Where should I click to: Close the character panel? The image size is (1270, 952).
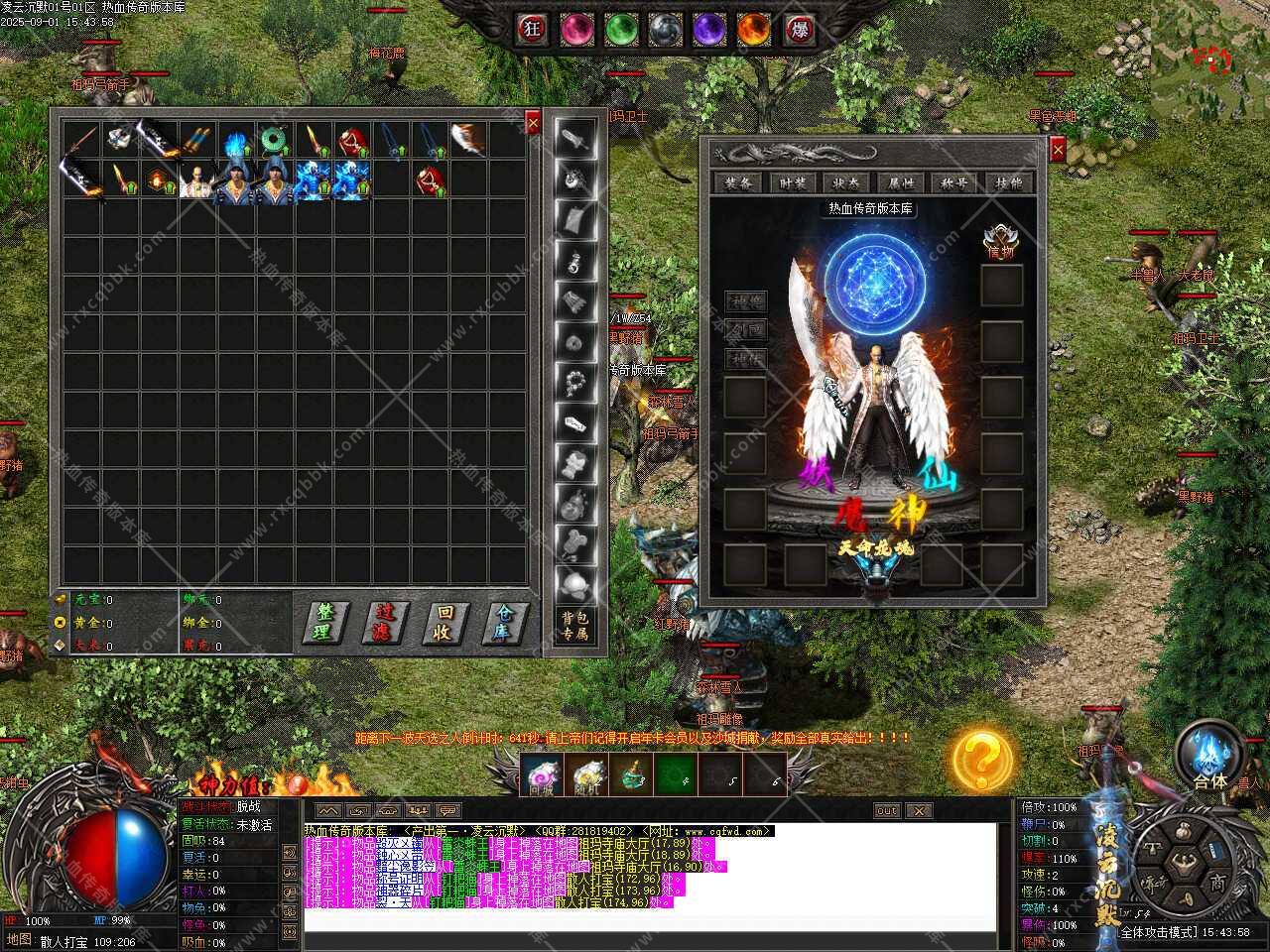[x=1058, y=150]
